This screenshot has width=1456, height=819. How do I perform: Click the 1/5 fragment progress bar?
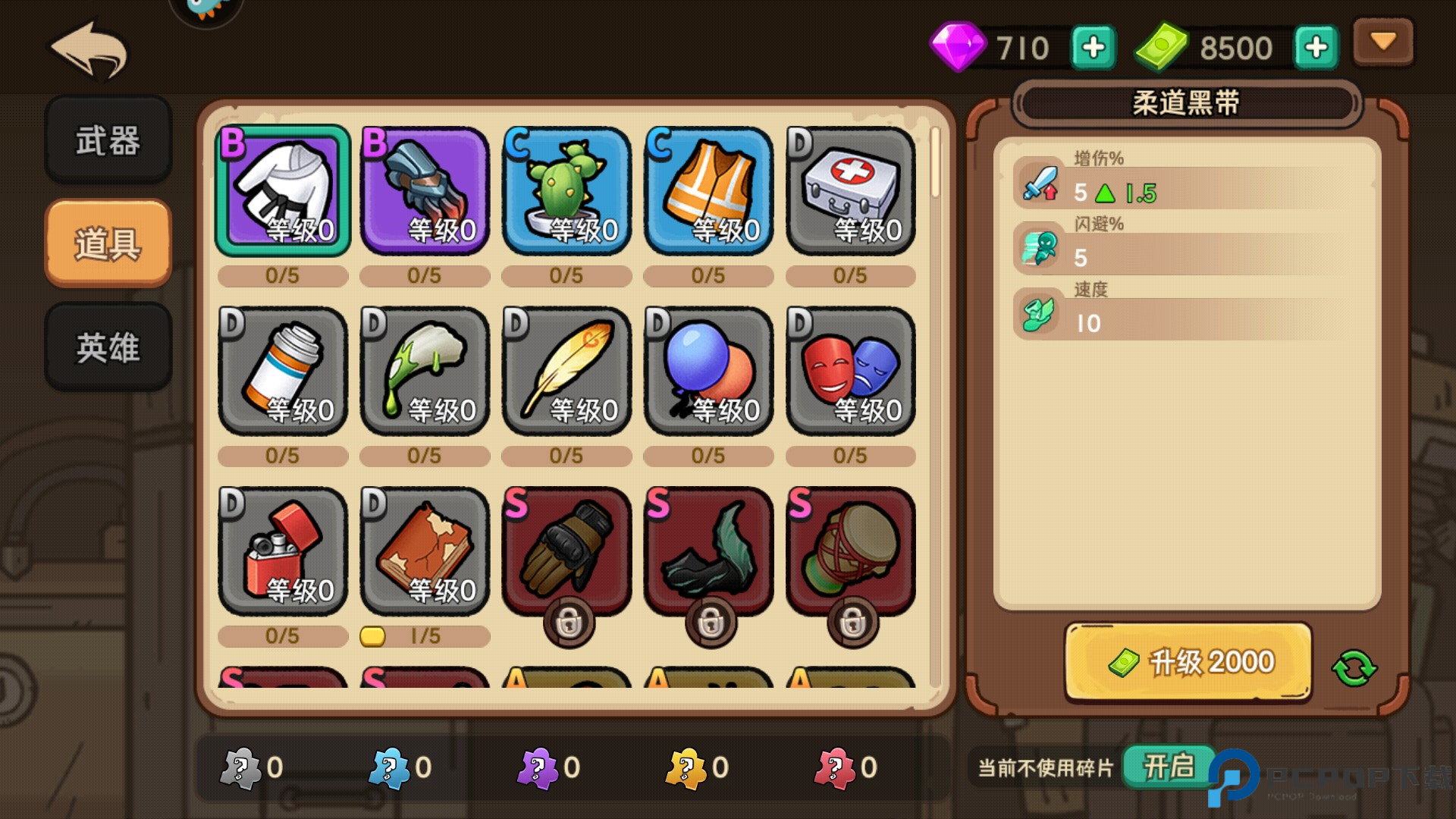pyautogui.click(x=424, y=636)
